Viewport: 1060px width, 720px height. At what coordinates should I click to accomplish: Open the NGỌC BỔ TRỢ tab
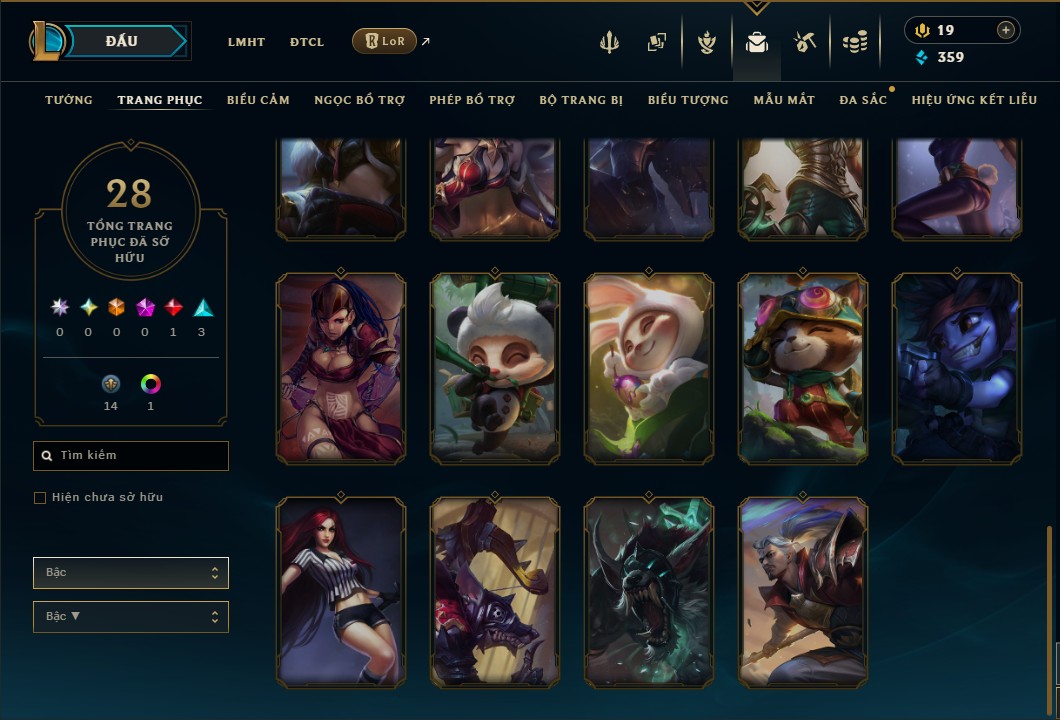pos(359,100)
